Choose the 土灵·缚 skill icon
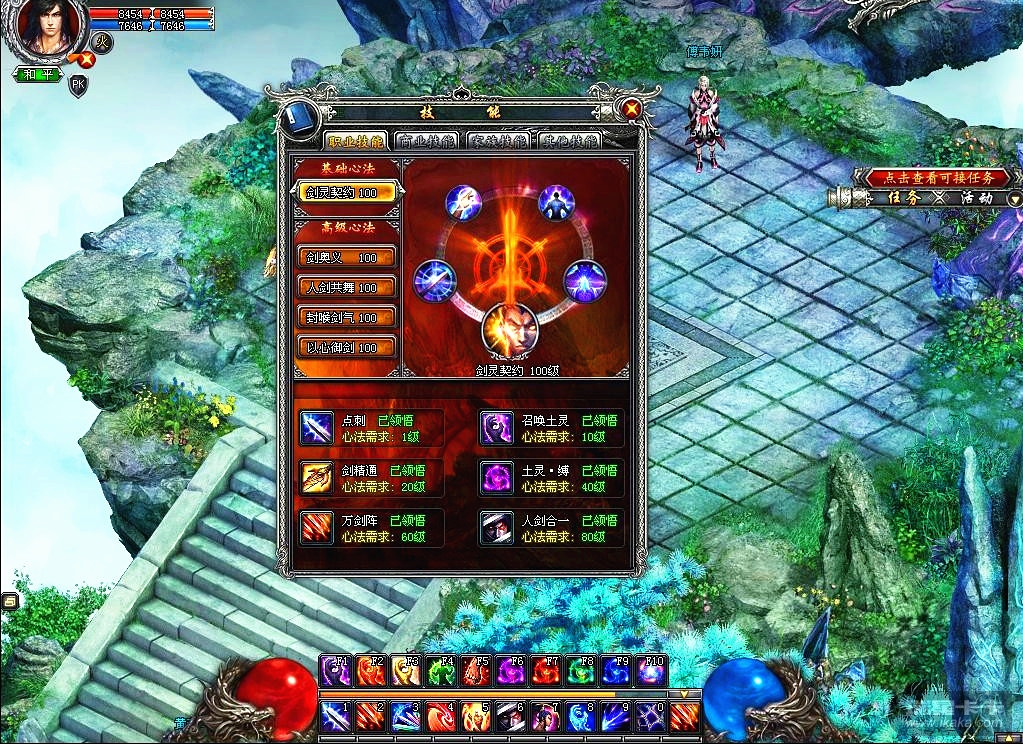This screenshot has width=1023, height=744. click(497, 478)
